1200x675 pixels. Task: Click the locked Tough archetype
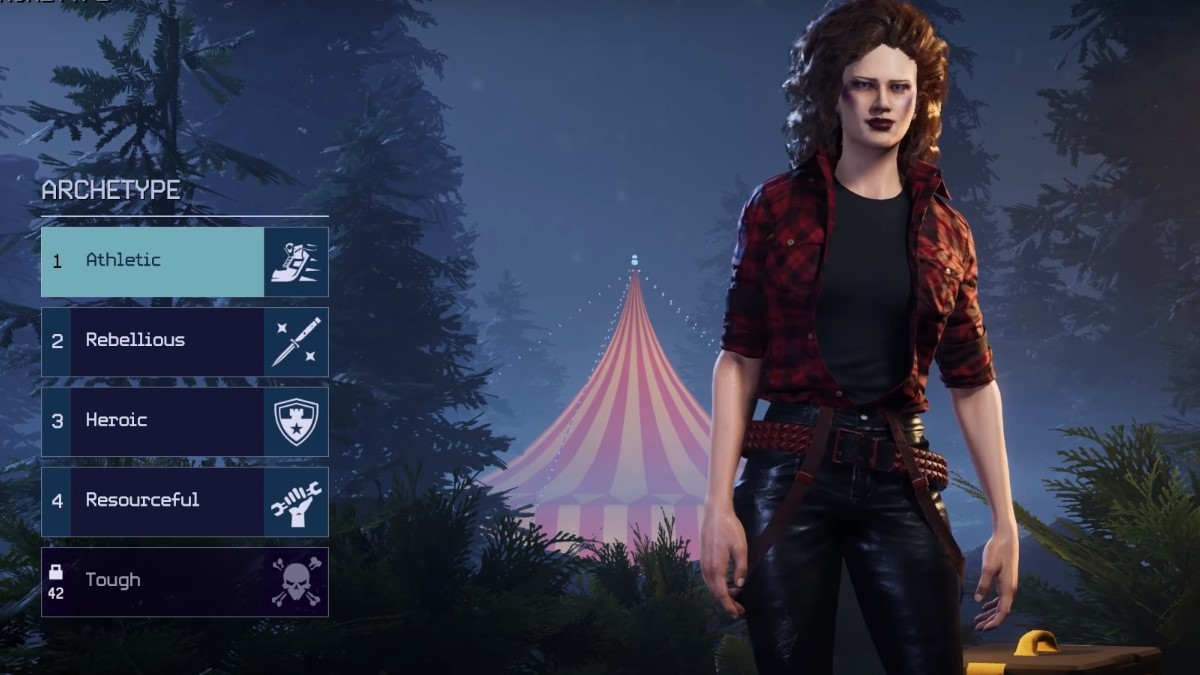click(x=184, y=581)
